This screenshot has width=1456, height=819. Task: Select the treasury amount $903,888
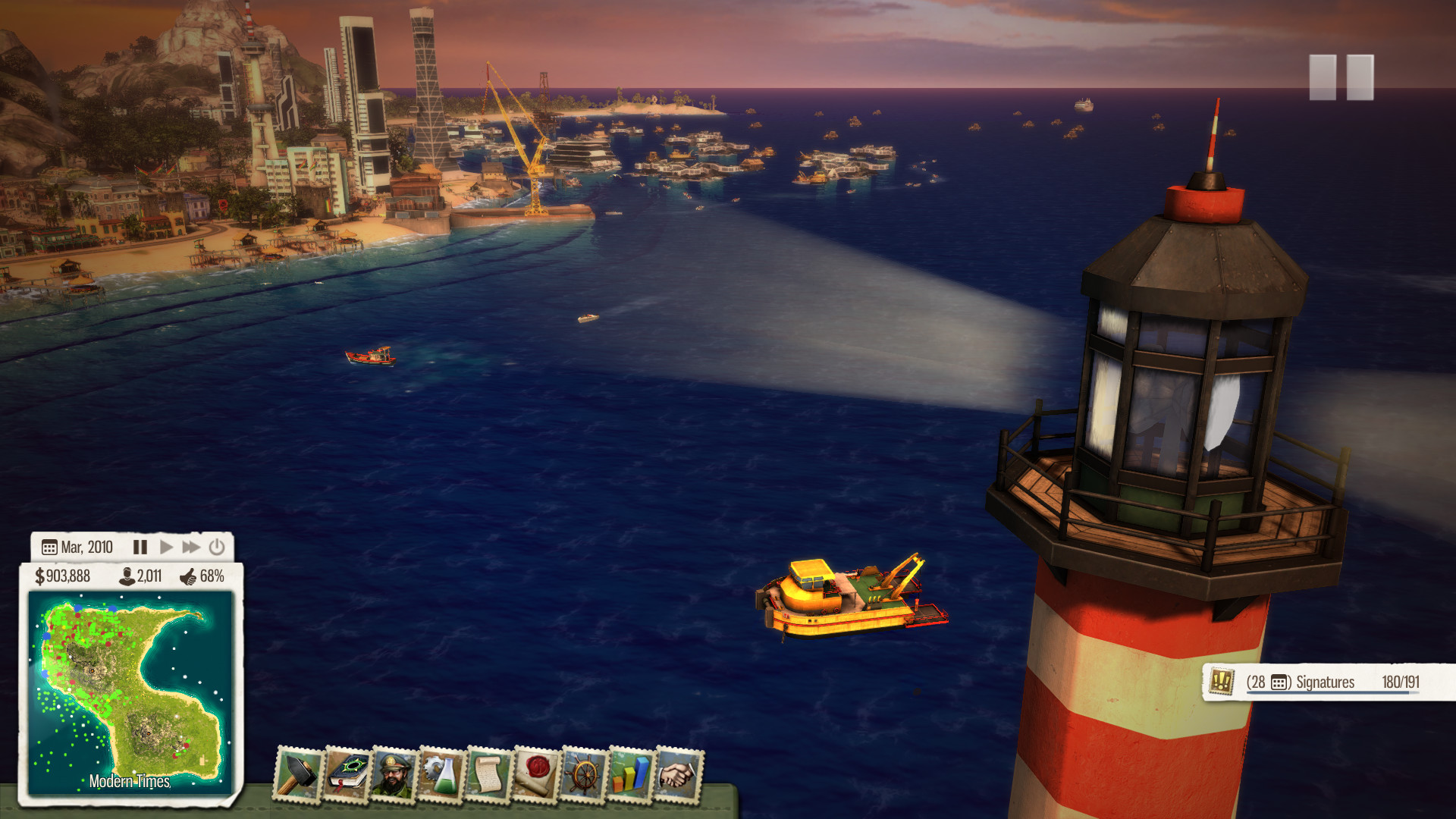64,577
